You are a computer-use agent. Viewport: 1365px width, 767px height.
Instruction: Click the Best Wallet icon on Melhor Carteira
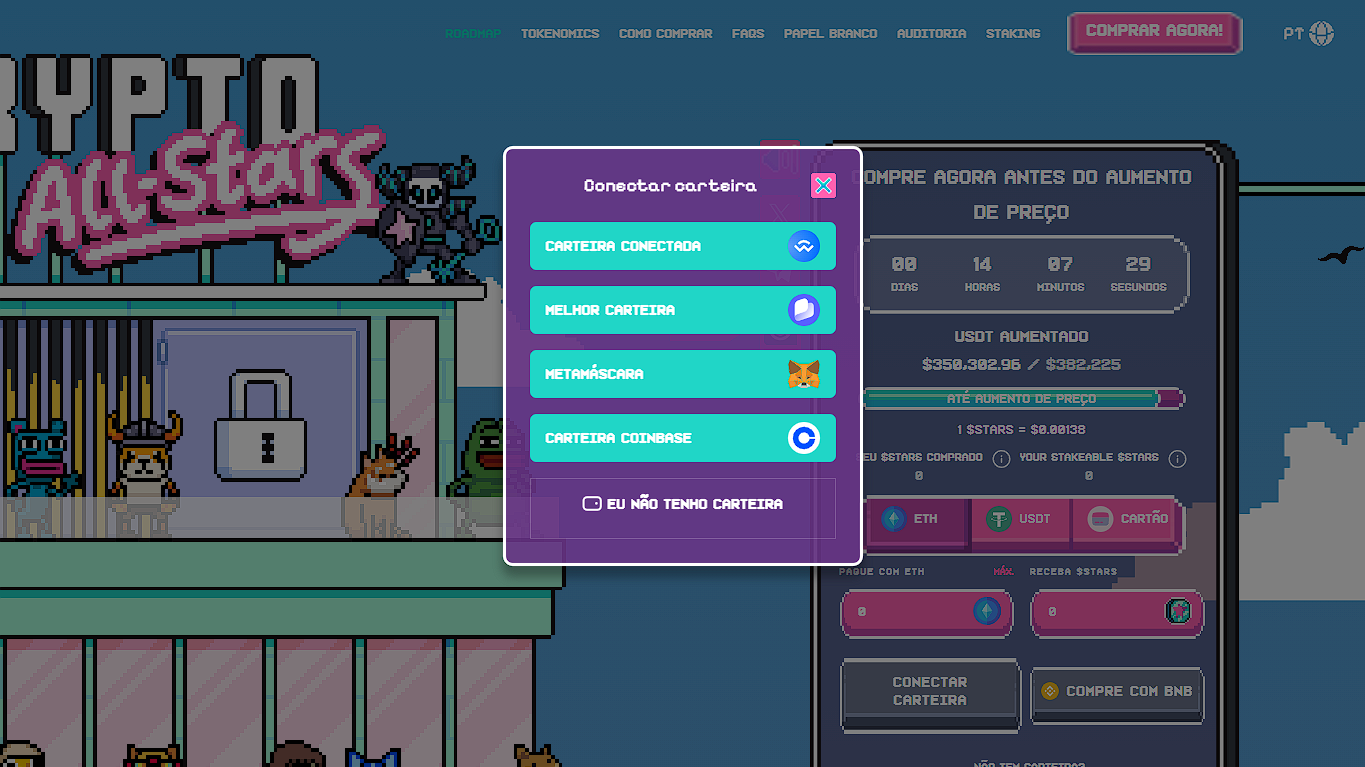[804, 310]
